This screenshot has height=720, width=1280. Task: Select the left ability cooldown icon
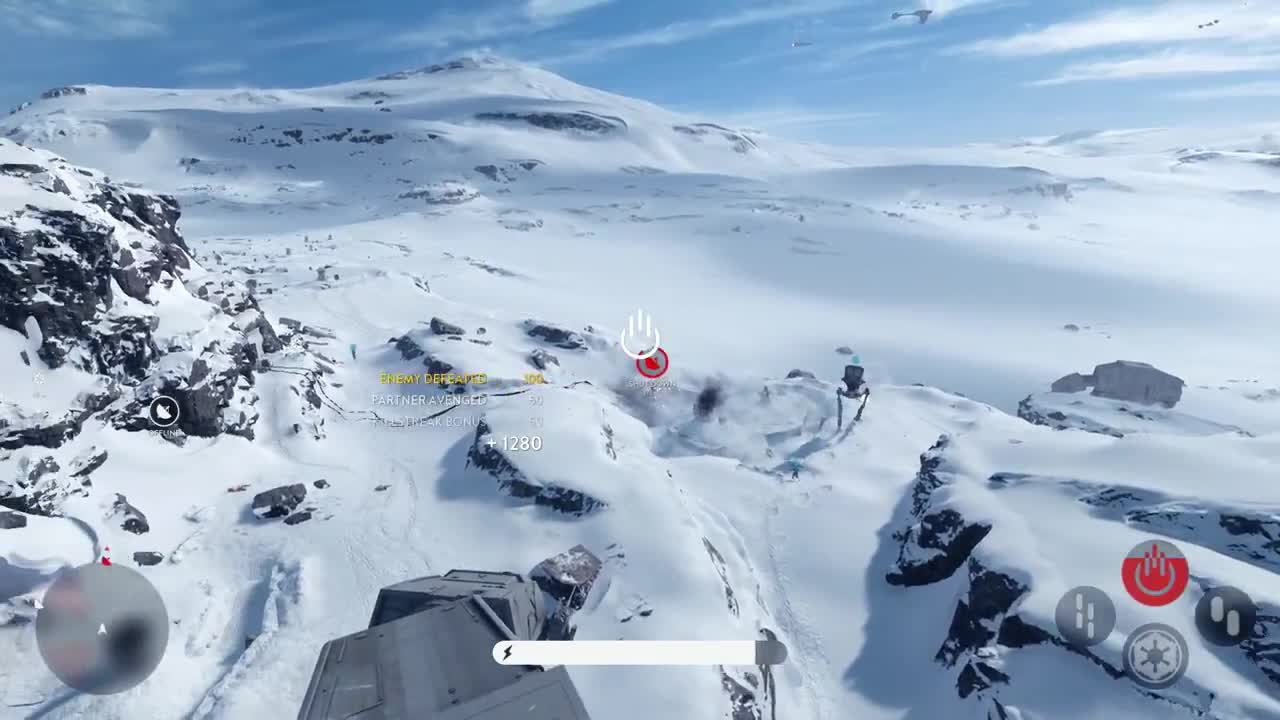click(x=1085, y=613)
